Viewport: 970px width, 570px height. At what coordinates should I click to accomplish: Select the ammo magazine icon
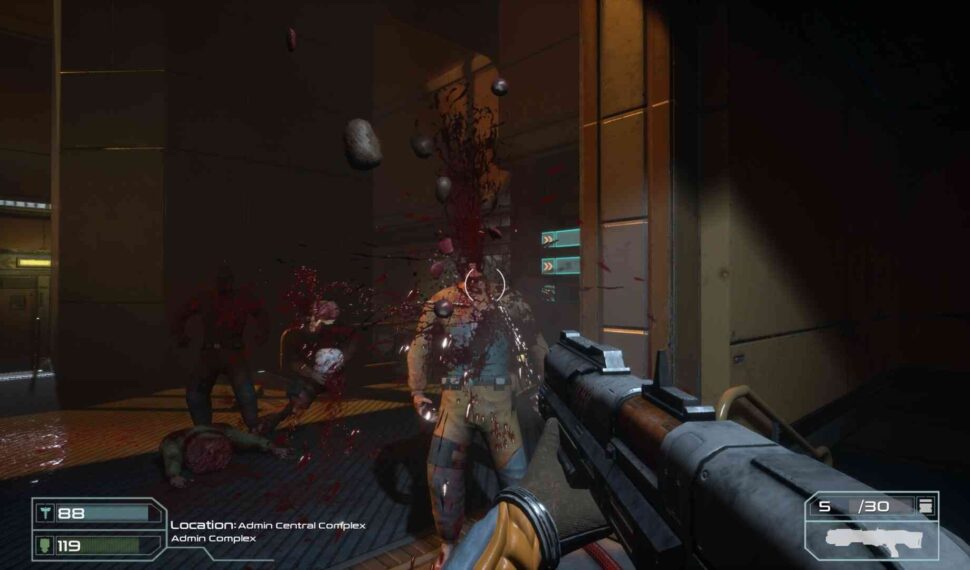click(926, 507)
